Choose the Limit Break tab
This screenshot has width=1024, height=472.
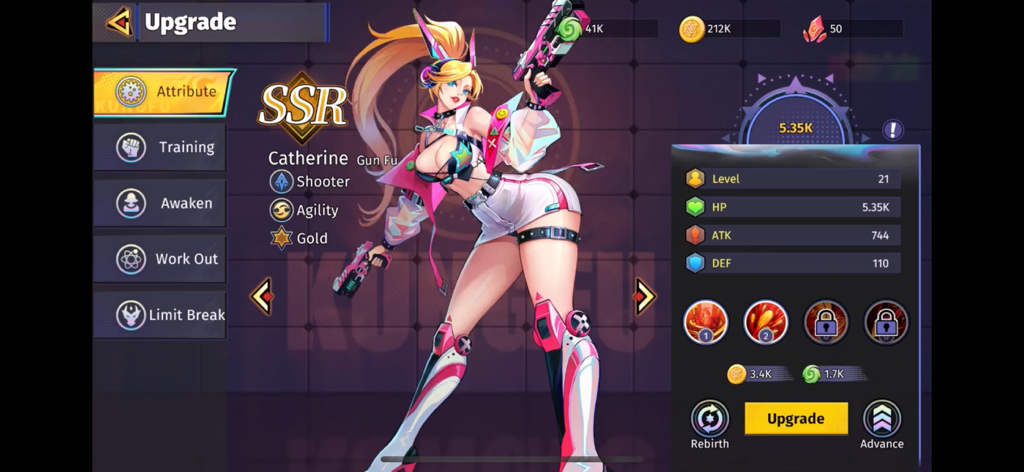(x=160, y=315)
